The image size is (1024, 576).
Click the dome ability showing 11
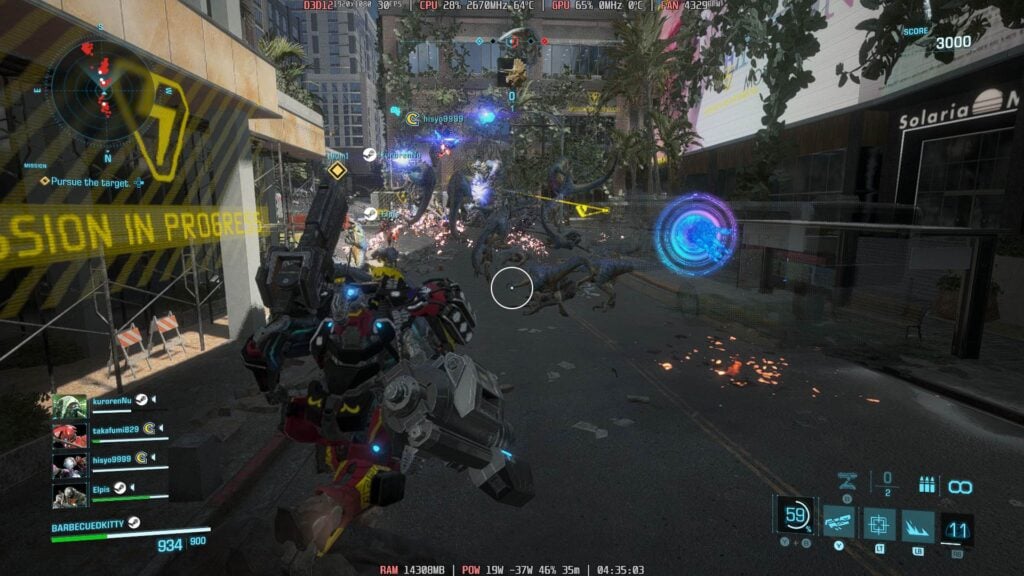pos(957,528)
